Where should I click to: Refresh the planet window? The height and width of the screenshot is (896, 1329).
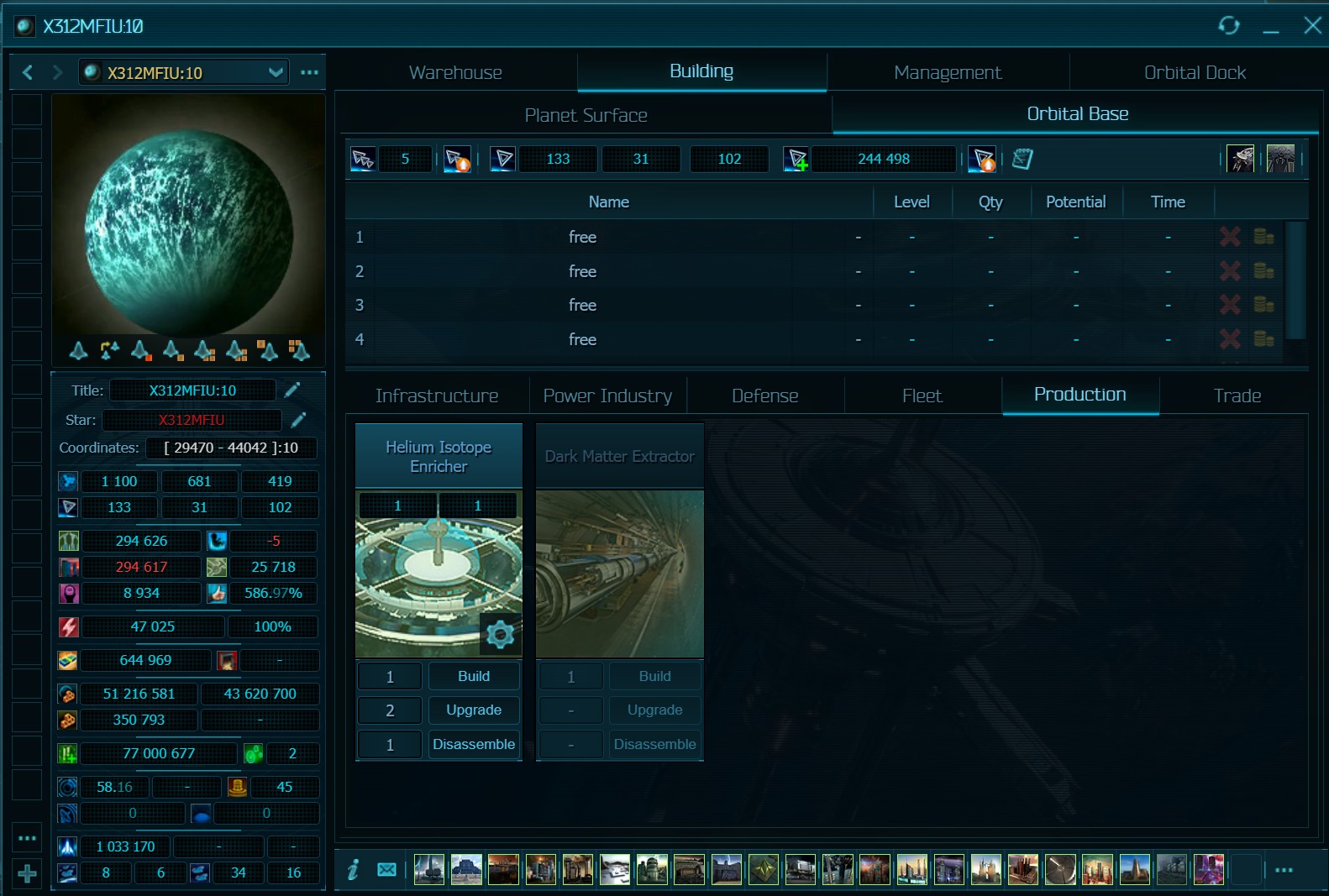coord(1229,26)
